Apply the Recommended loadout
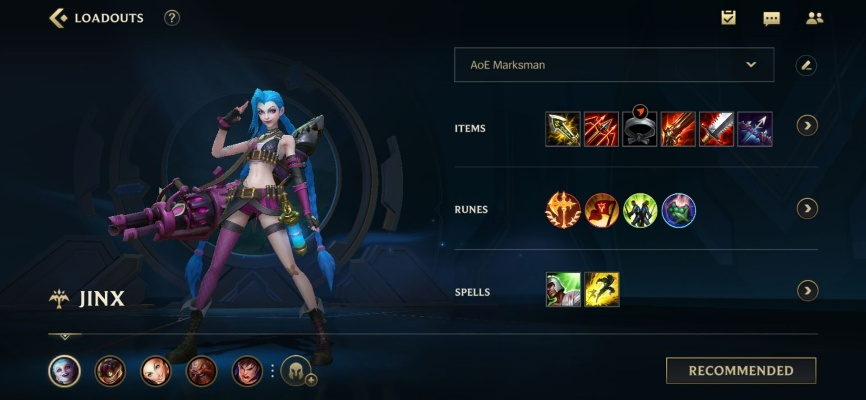The width and height of the screenshot is (866, 400). coord(741,371)
